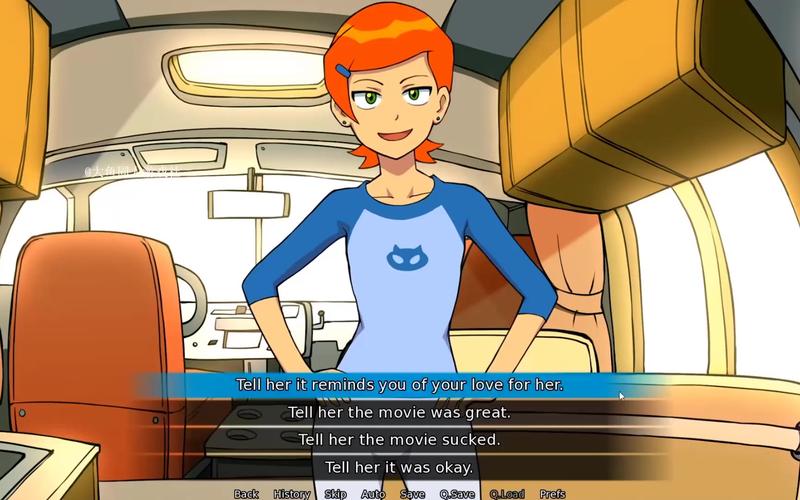
Task: Select "Tell her the movie was great"
Action: (400, 412)
